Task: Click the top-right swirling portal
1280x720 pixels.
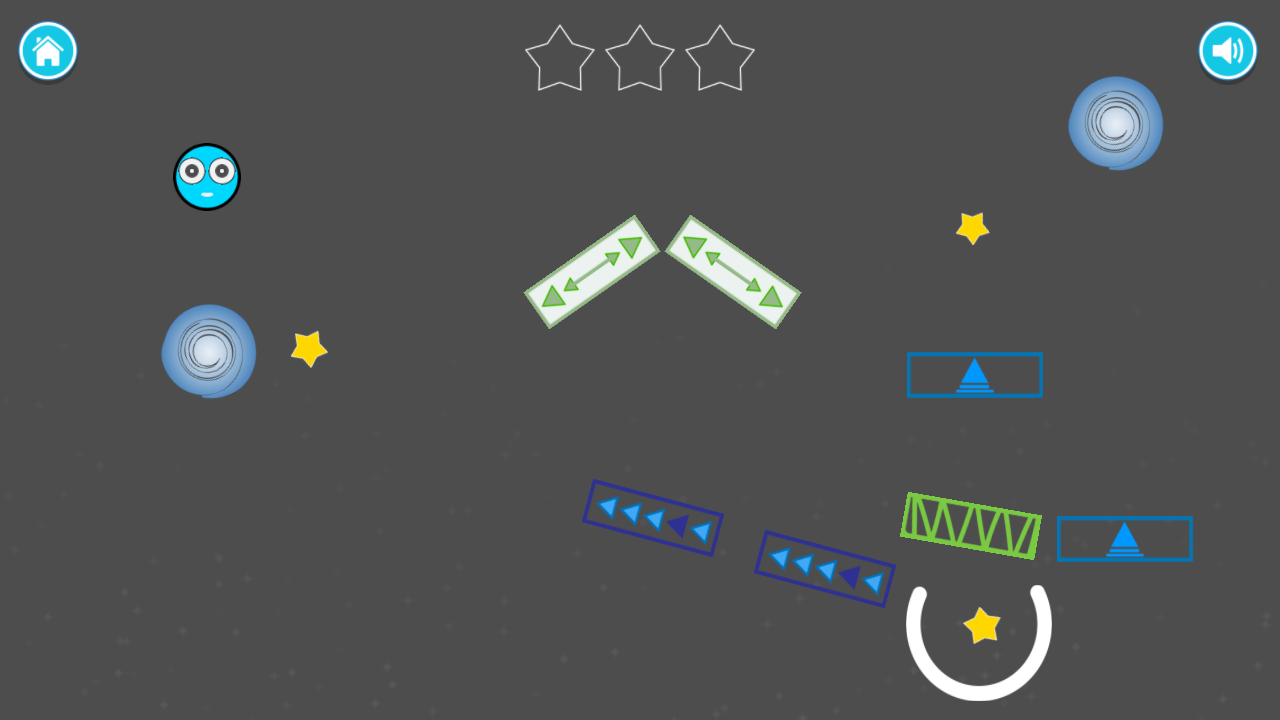Action: click(1115, 124)
